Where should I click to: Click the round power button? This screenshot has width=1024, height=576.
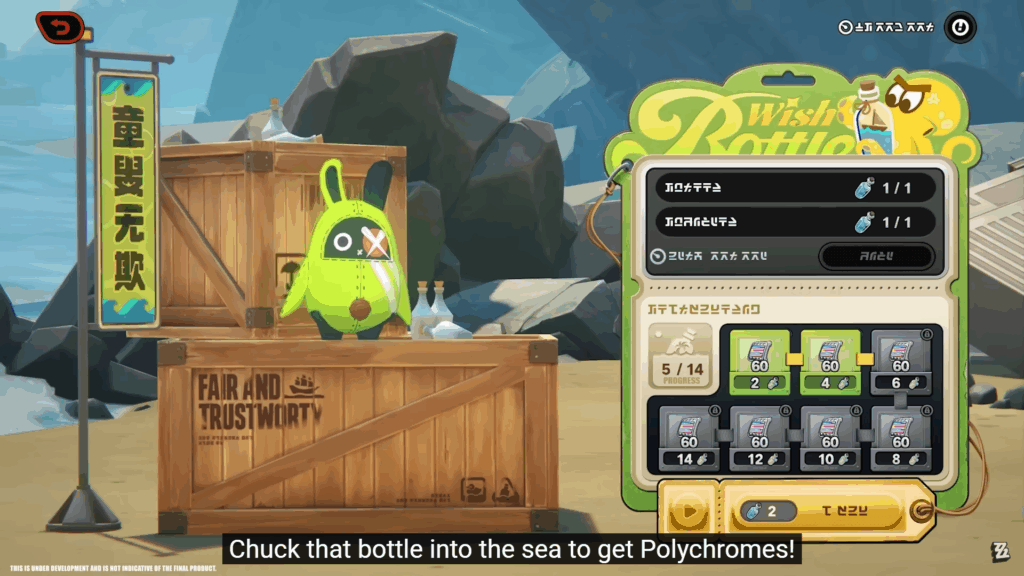point(960,27)
